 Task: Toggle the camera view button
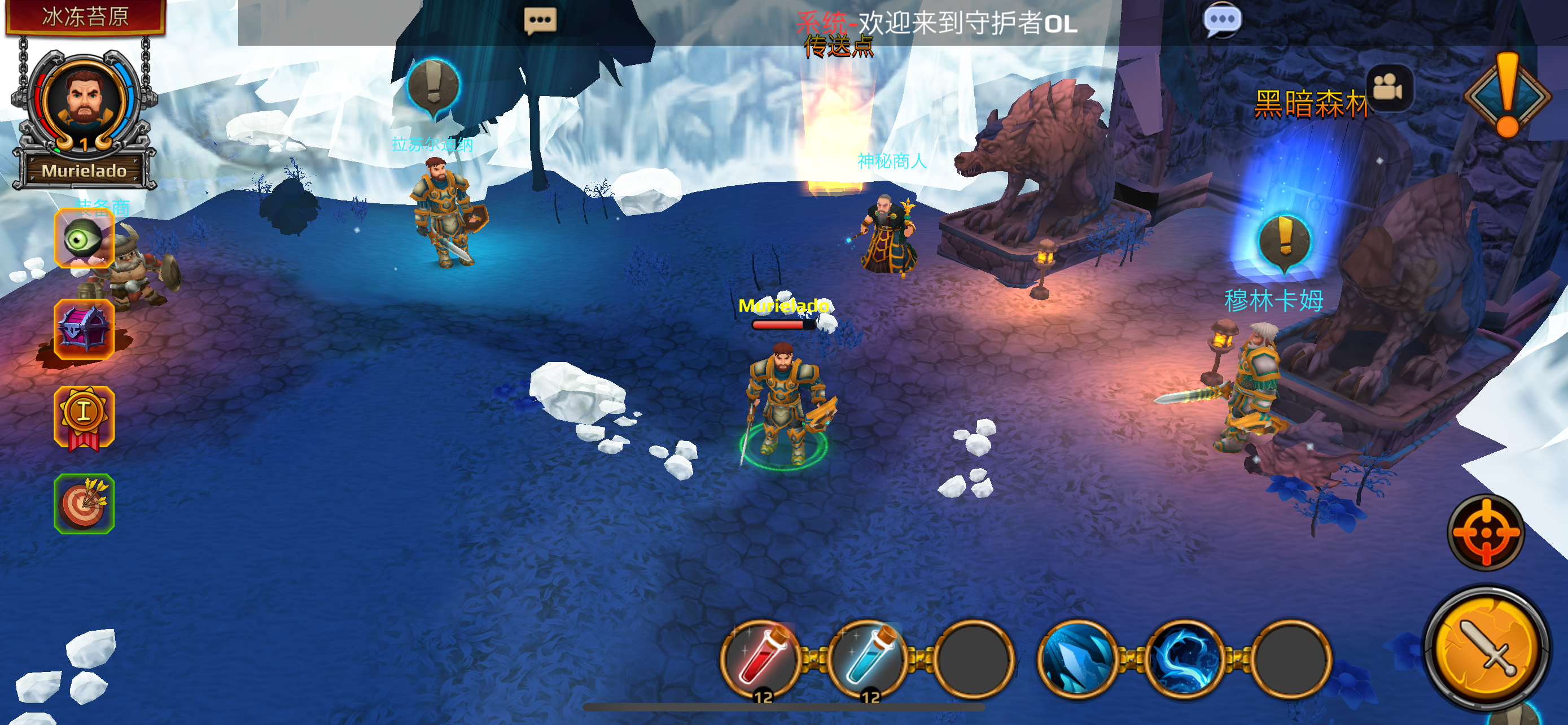coord(1389,88)
